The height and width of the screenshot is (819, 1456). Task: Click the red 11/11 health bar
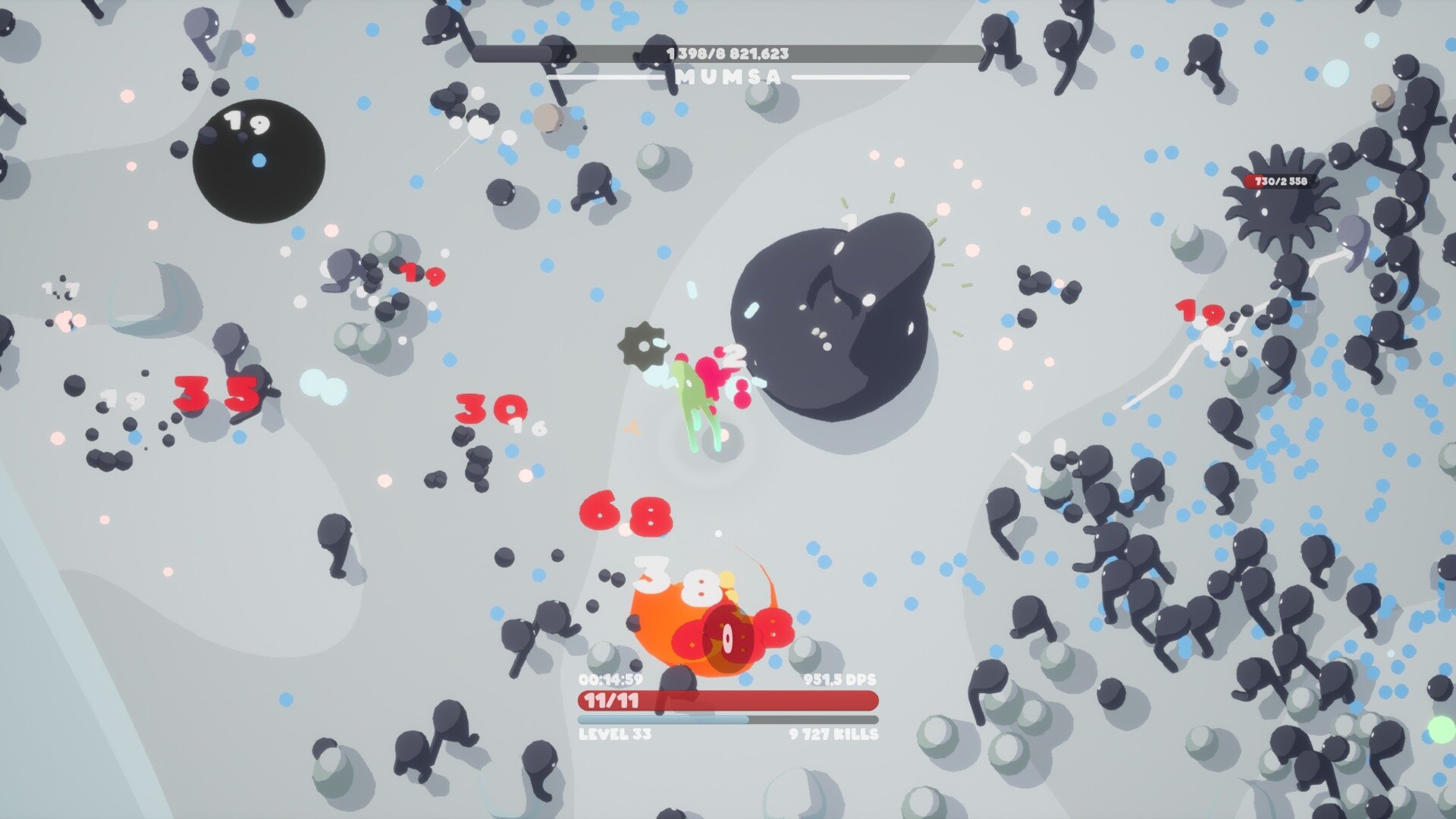[726, 702]
